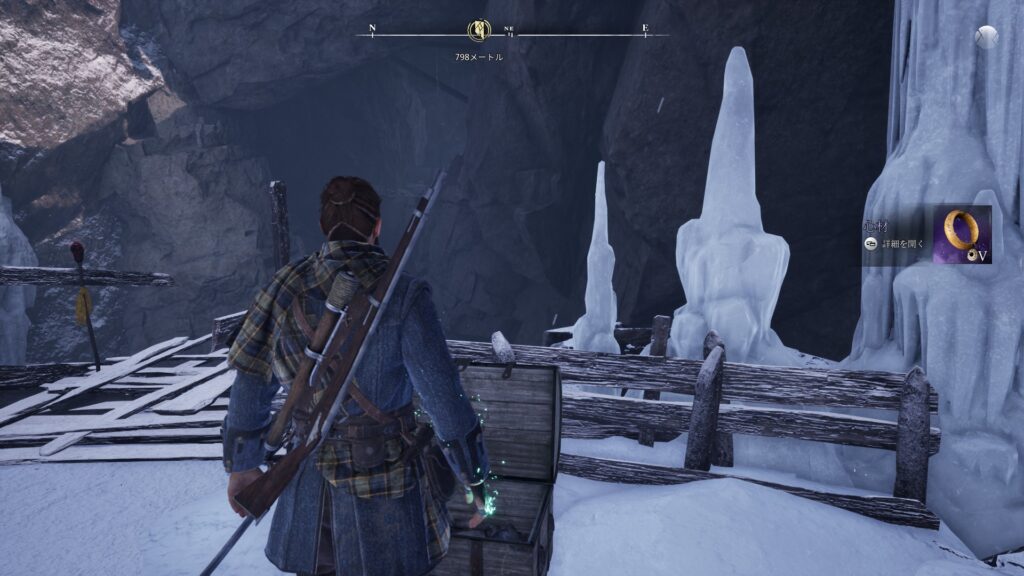Screen dimensions: 1024x576
Task: Click the gold quest marker on the compass
Action: pos(478,31)
